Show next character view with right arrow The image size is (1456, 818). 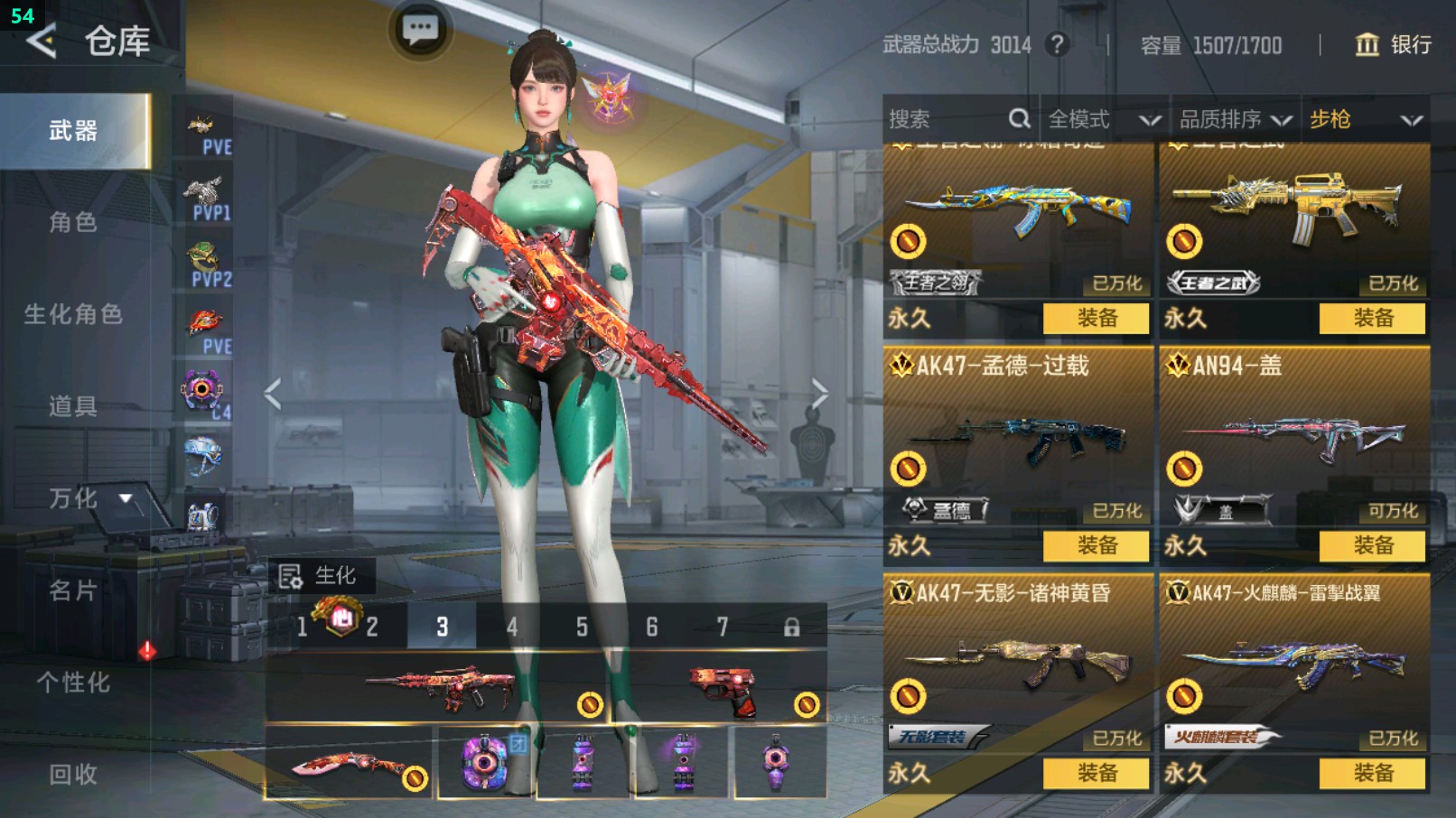818,394
